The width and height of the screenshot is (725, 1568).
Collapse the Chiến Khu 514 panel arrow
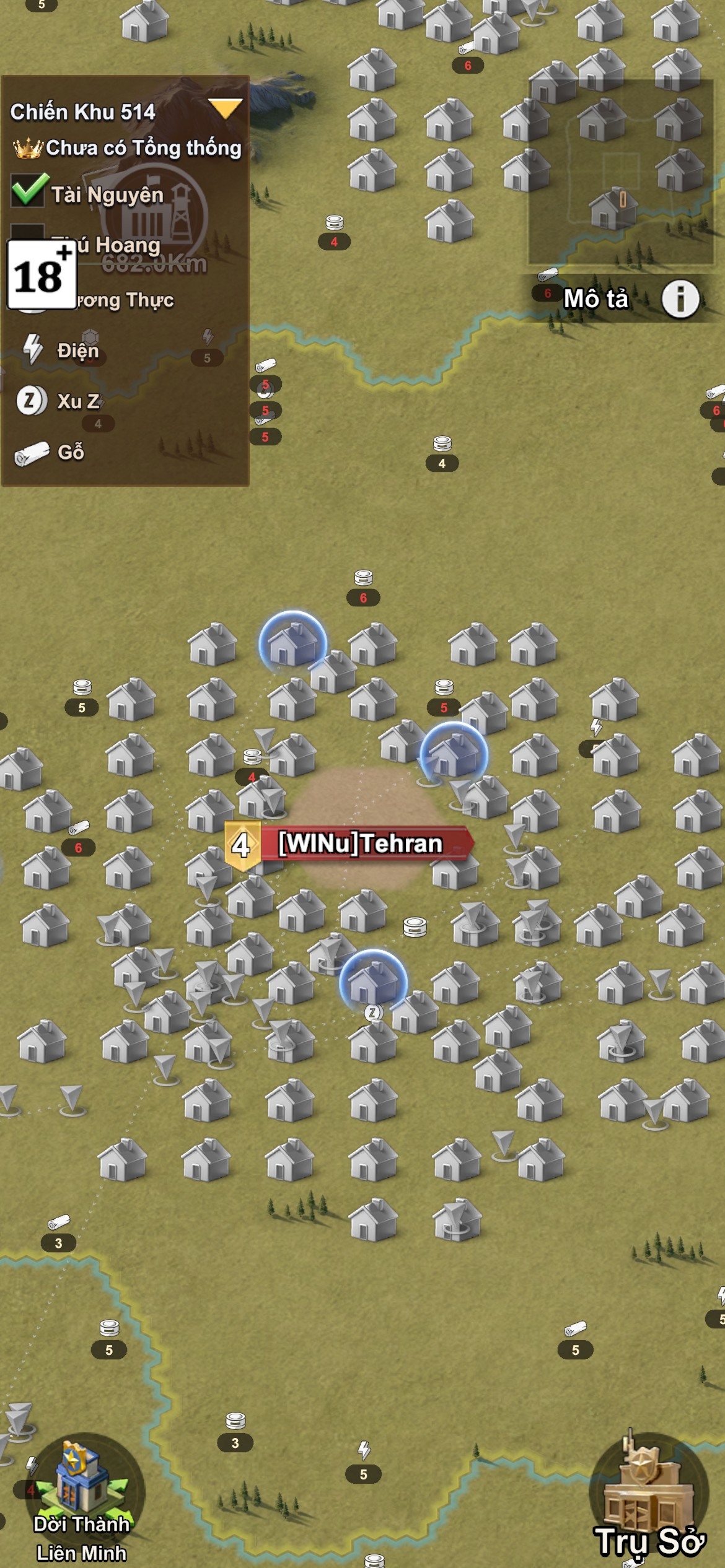(x=225, y=109)
